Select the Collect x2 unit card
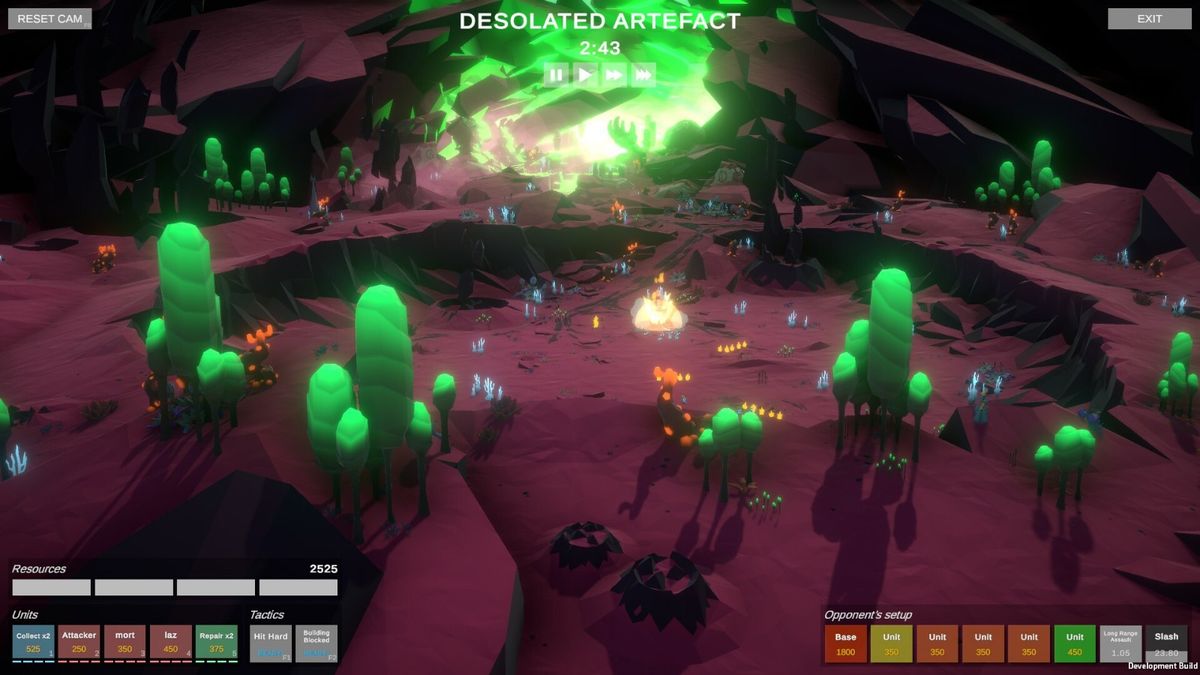Viewport: 1200px width, 675px height. pos(33,643)
